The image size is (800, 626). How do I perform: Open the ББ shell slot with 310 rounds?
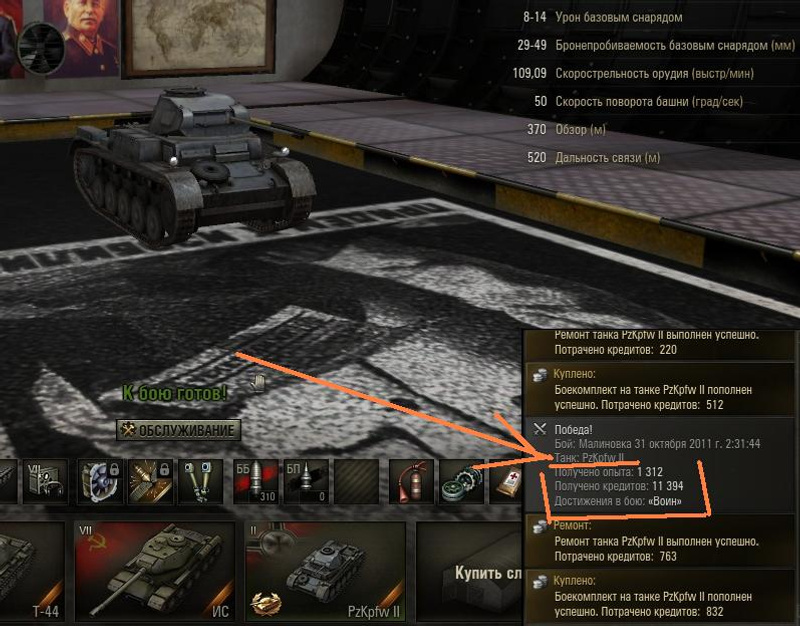[x=254, y=481]
